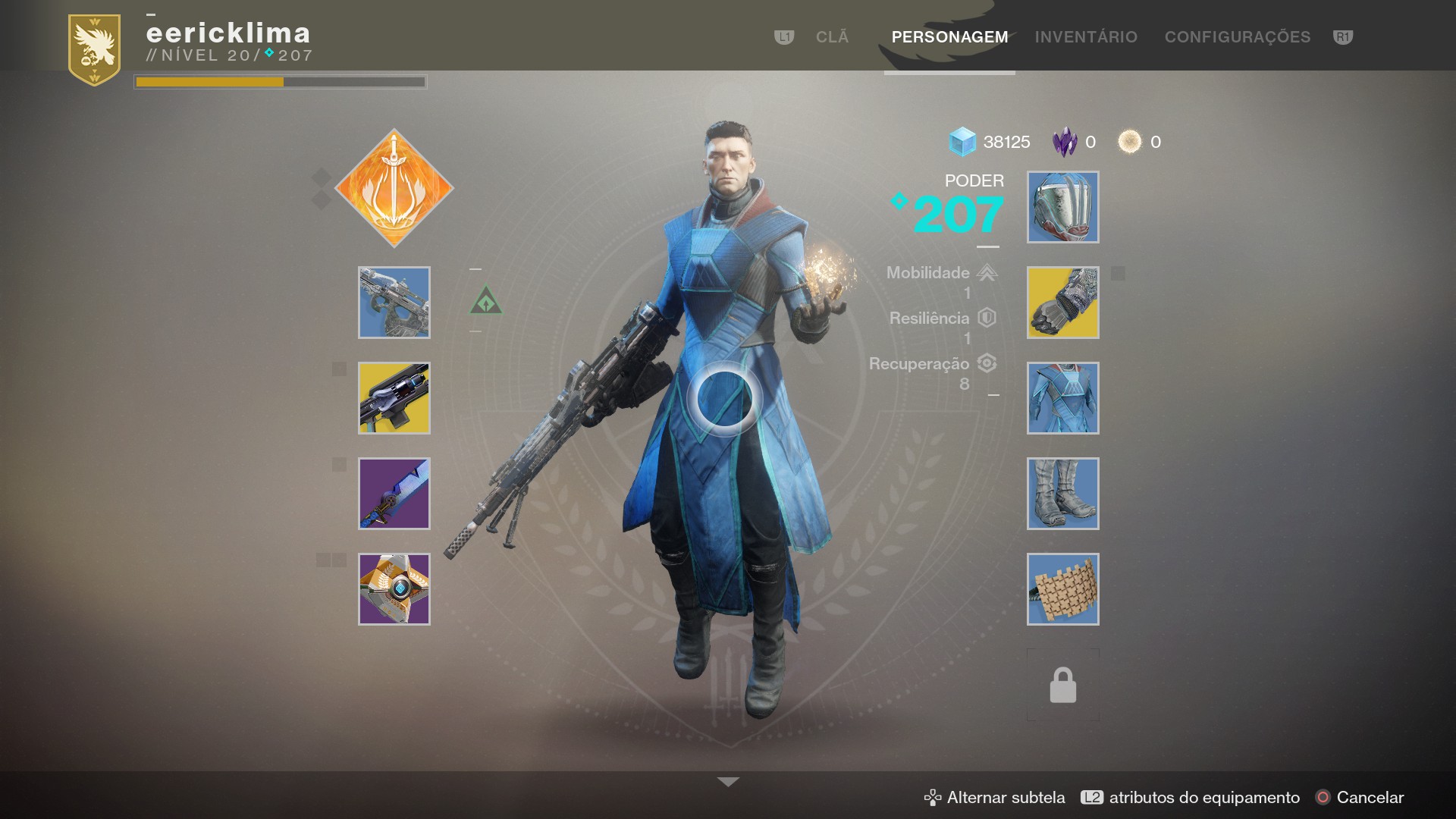Click the green triangle modifier icon
This screenshot has width=1456, height=819.
point(486,302)
